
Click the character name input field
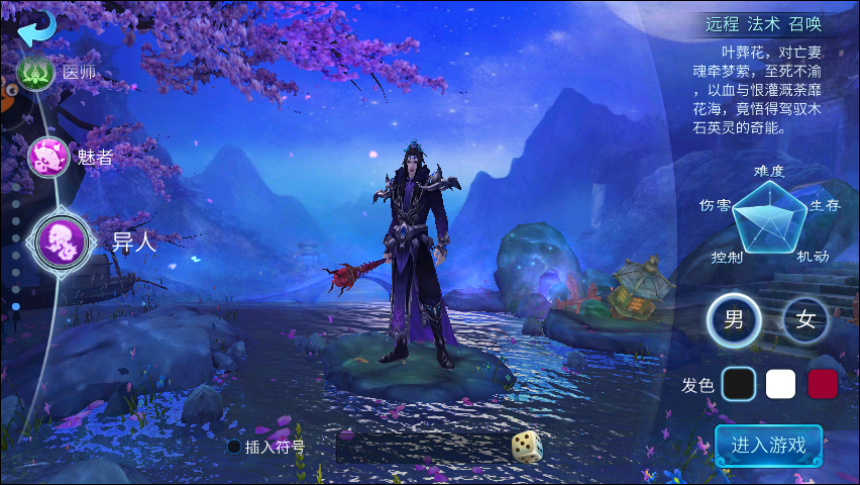point(420,447)
